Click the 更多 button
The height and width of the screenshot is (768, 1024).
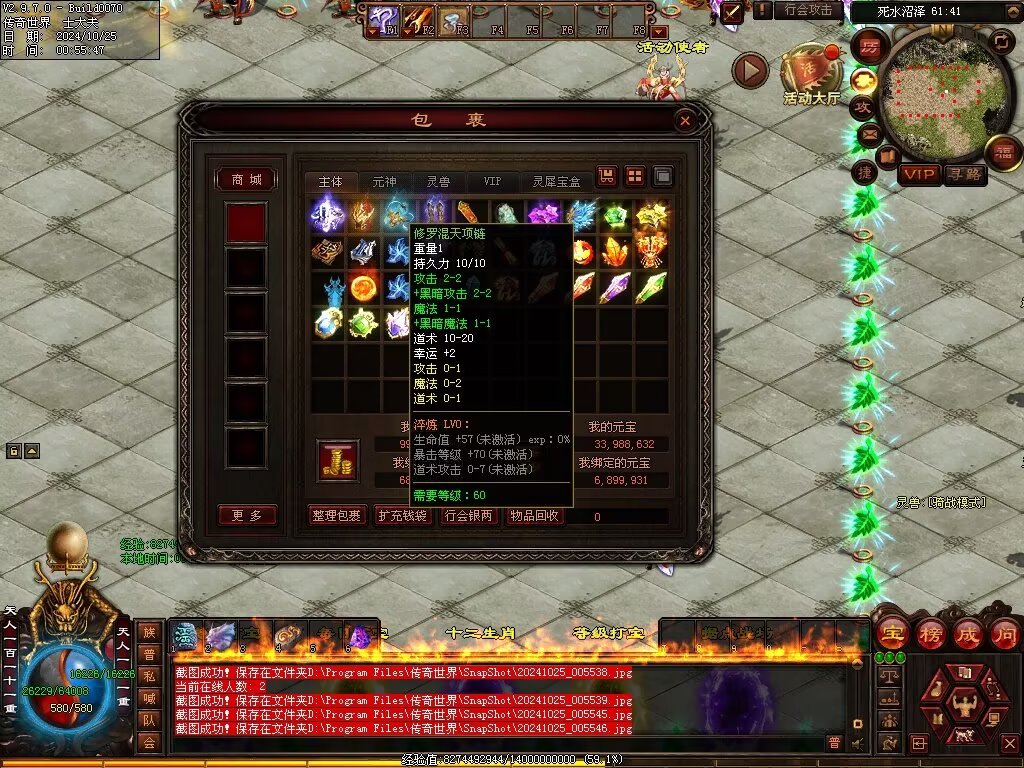tap(246, 516)
